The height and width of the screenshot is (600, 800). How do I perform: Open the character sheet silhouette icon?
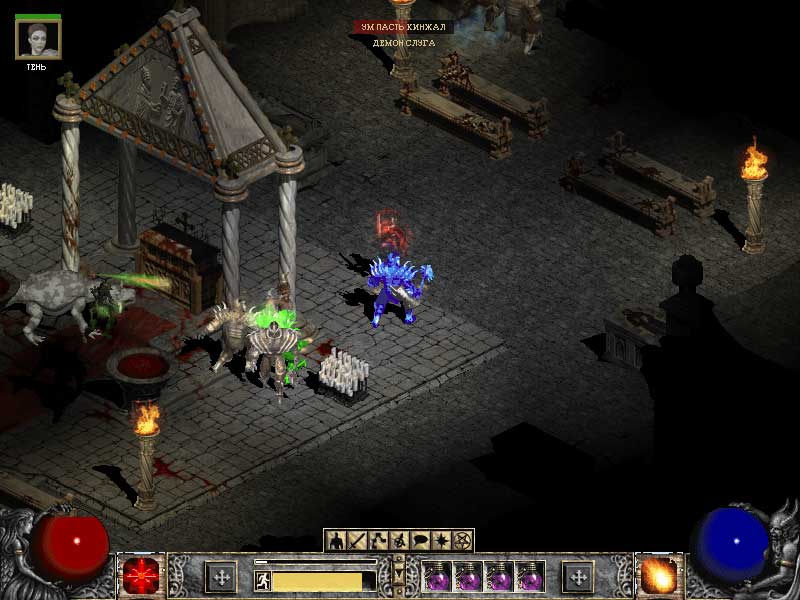pos(337,541)
